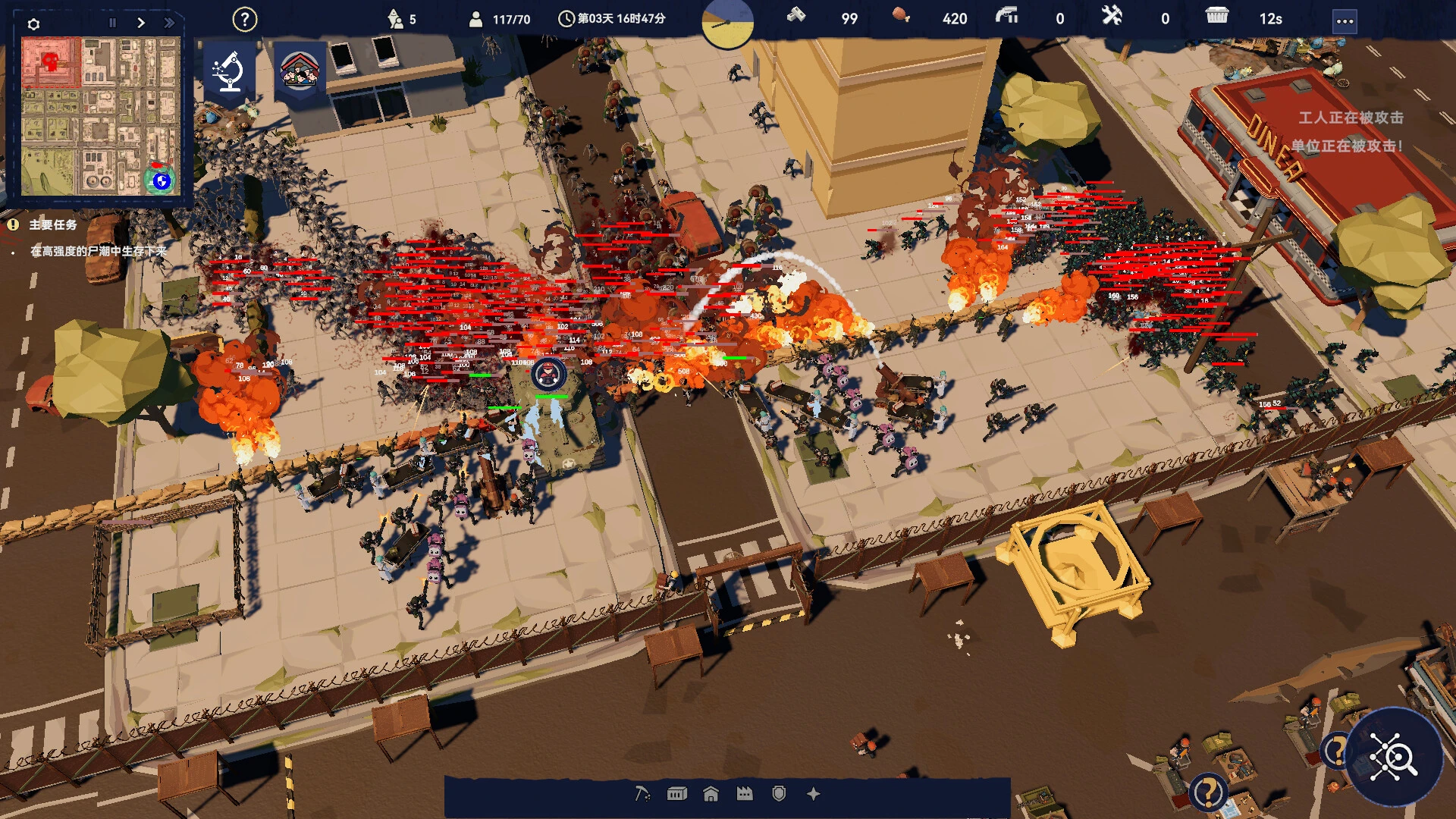1456x819 pixels.
Task: Enable normal speed with the single arrow
Action: click(x=140, y=23)
